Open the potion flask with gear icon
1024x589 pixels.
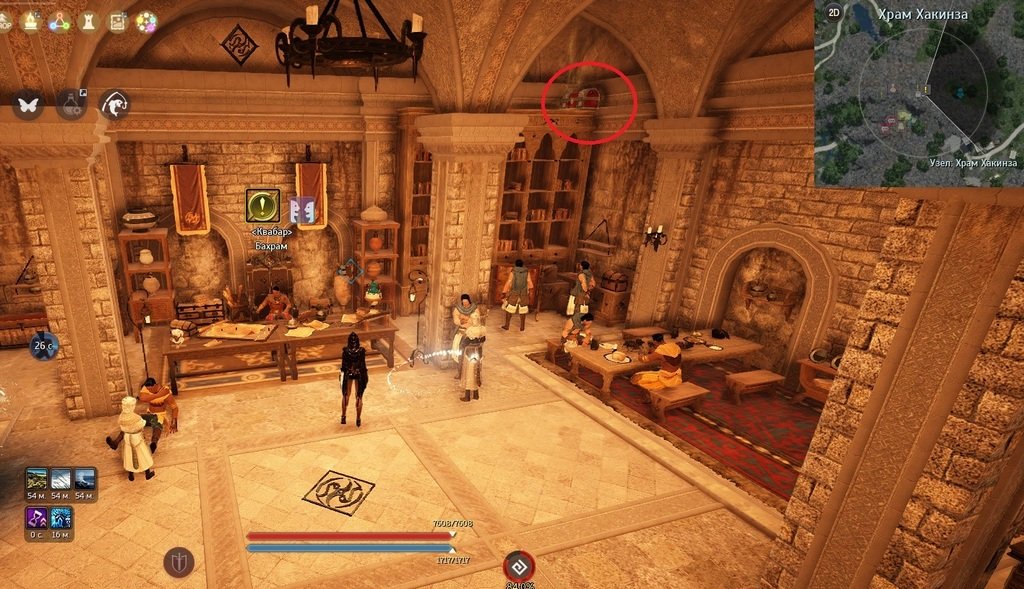pos(70,103)
